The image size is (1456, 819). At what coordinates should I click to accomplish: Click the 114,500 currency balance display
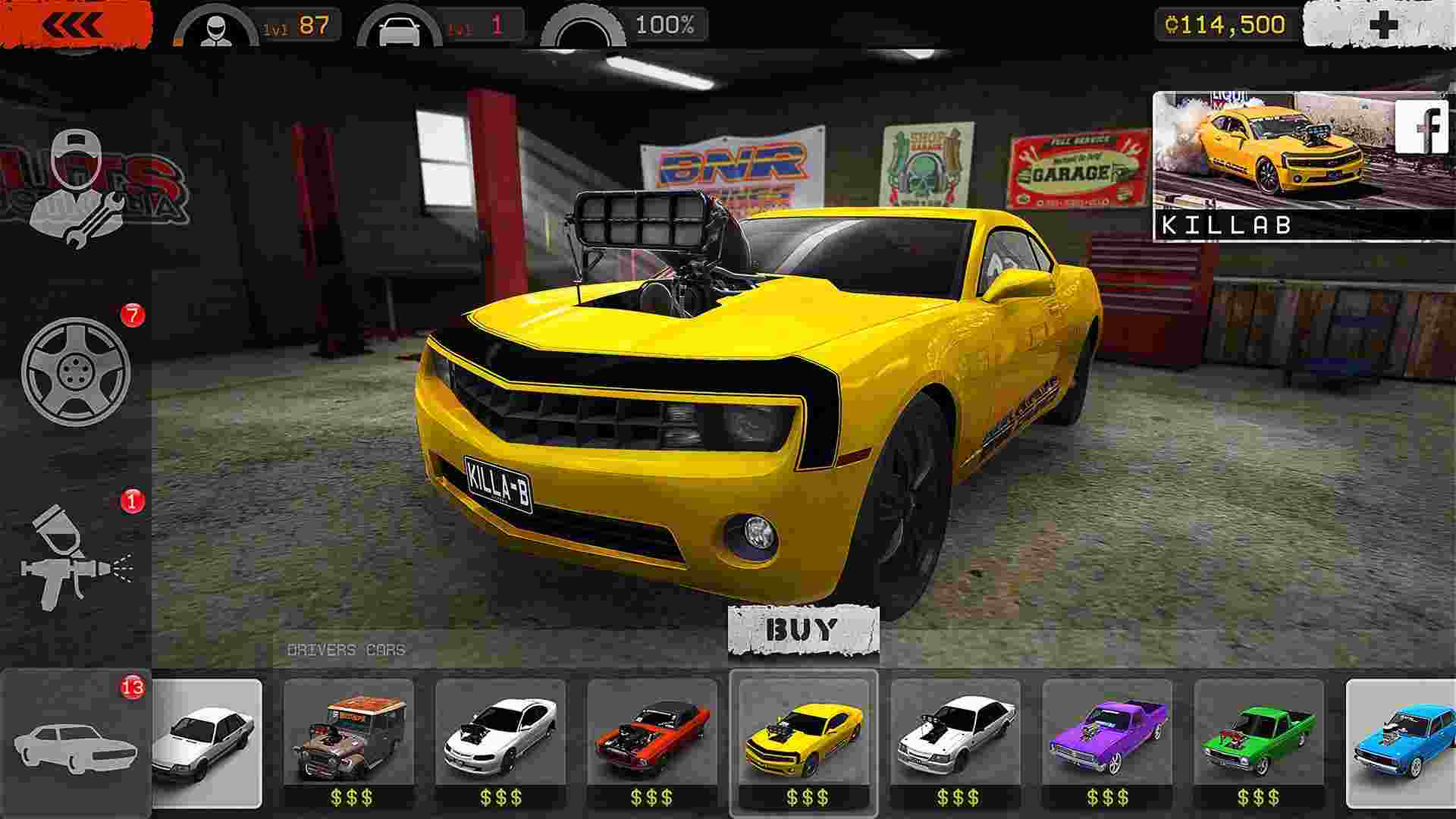tap(1221, 25)
